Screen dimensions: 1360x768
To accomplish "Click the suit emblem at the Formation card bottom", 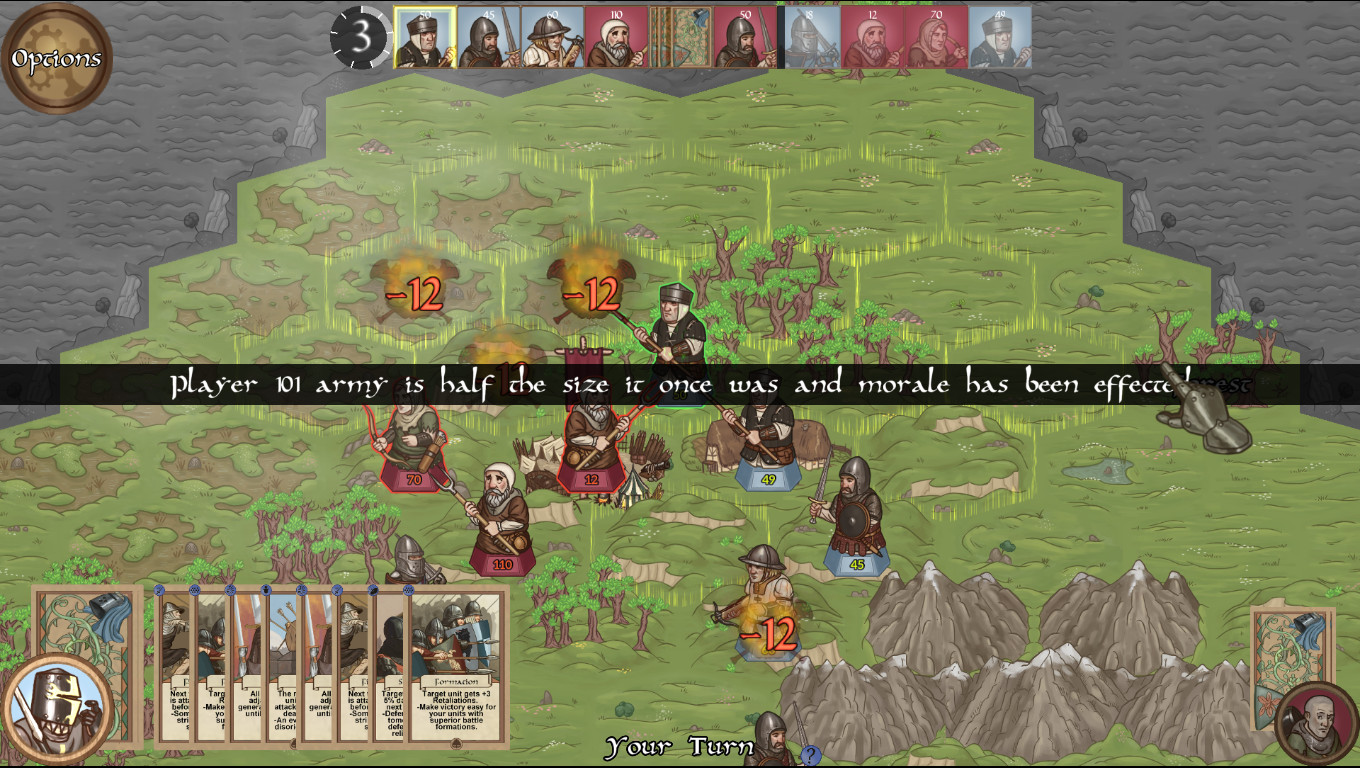I will coord(456,745).
